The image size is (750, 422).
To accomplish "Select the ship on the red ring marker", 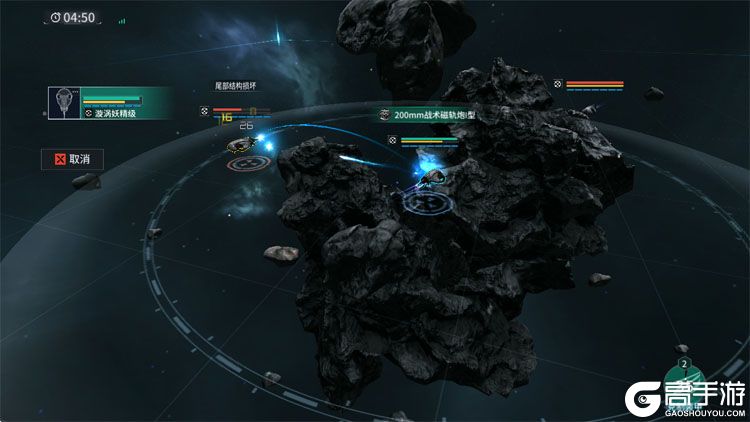I will (x=245, y=152).
